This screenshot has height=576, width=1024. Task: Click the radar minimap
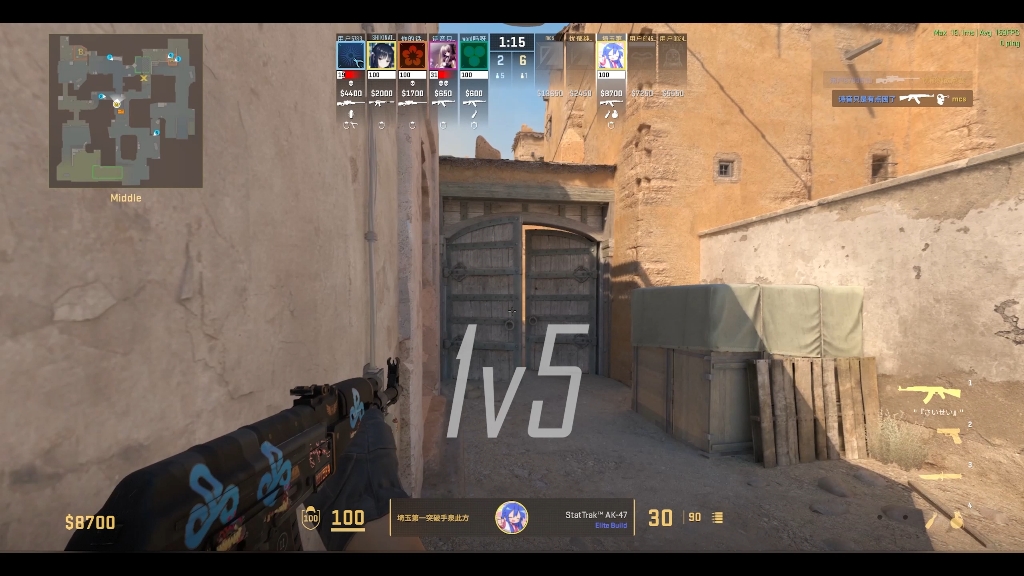pyautogui.click(x=126, y=111)
